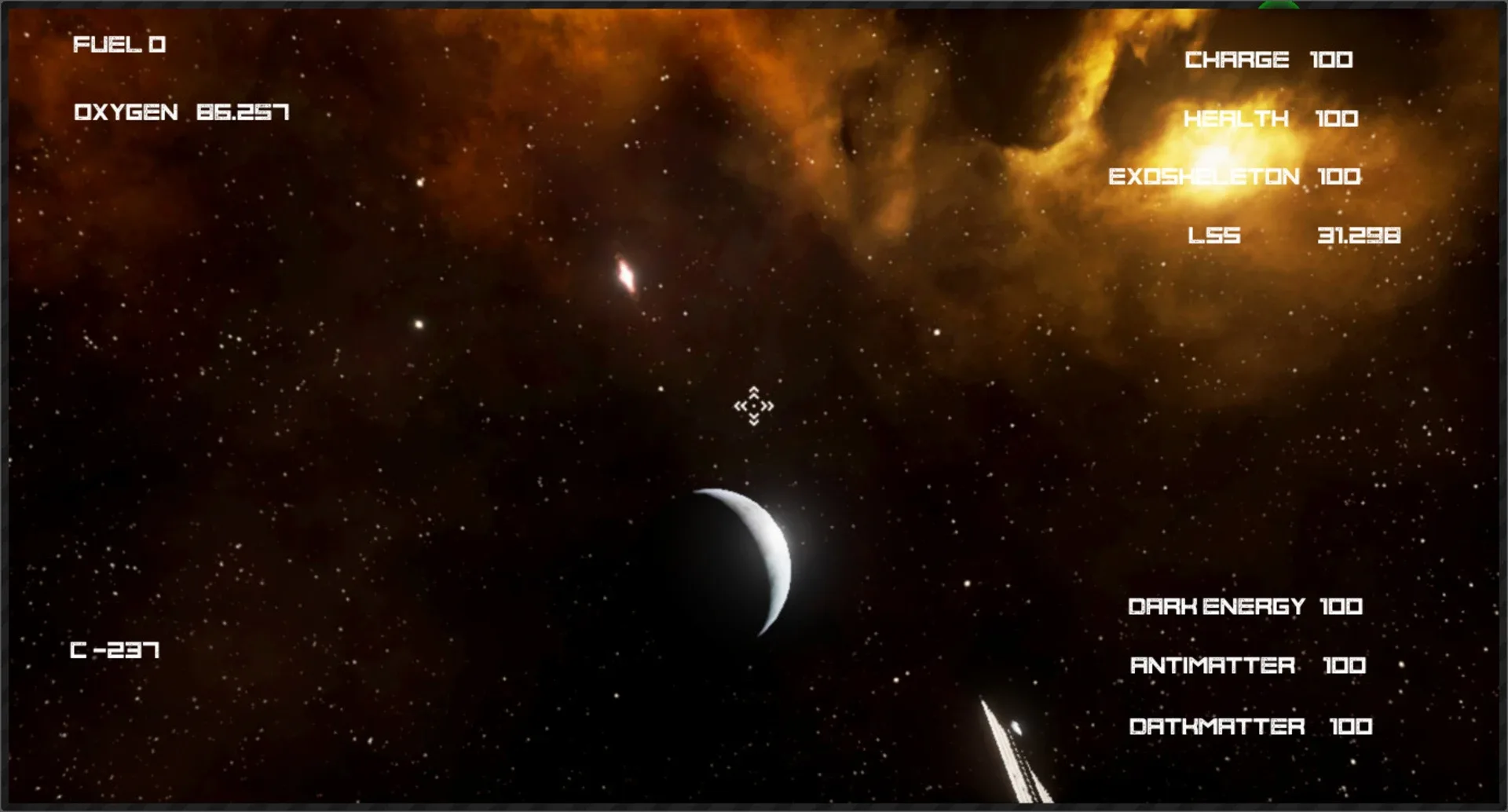The height and width of the screenshot is (812, 1508).
Task: Select the ANTIMATTER readout
Action: 1250,665
